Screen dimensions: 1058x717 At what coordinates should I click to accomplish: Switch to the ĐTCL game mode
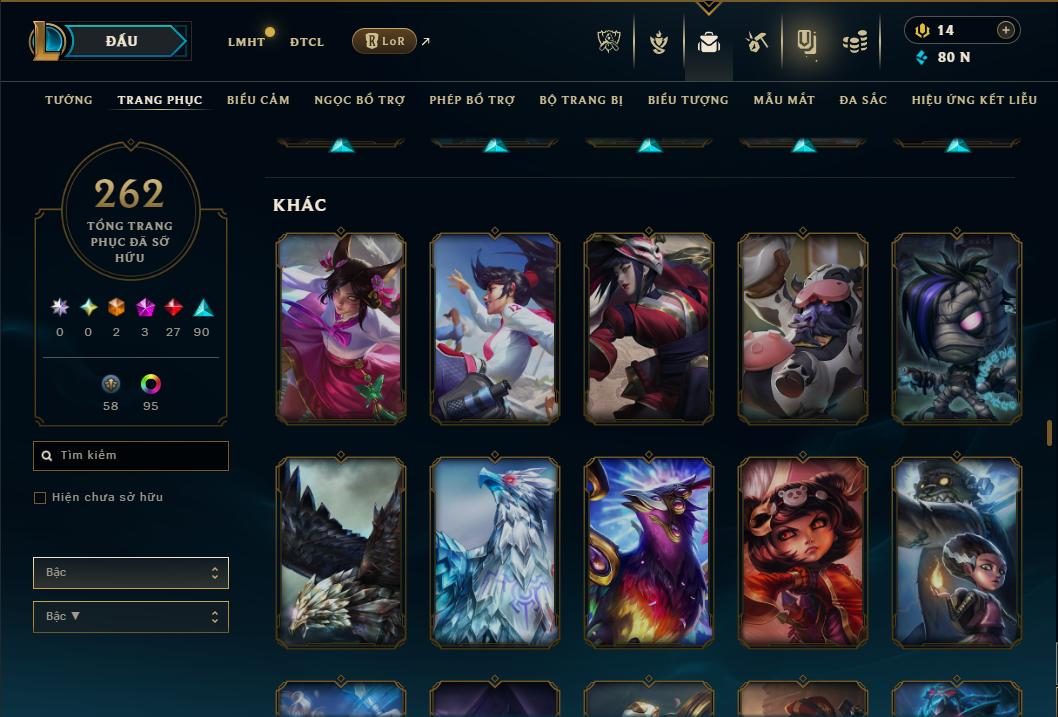307,42
